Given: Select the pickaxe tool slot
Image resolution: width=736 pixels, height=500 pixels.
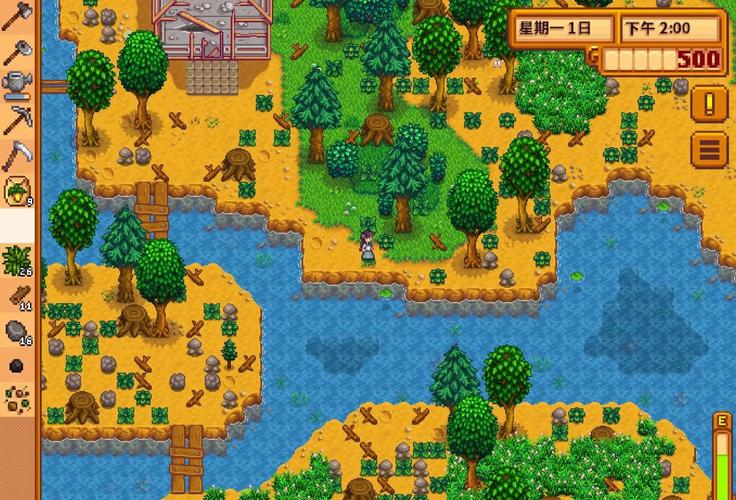Looking at the screenshot, I should pos(17,119).
